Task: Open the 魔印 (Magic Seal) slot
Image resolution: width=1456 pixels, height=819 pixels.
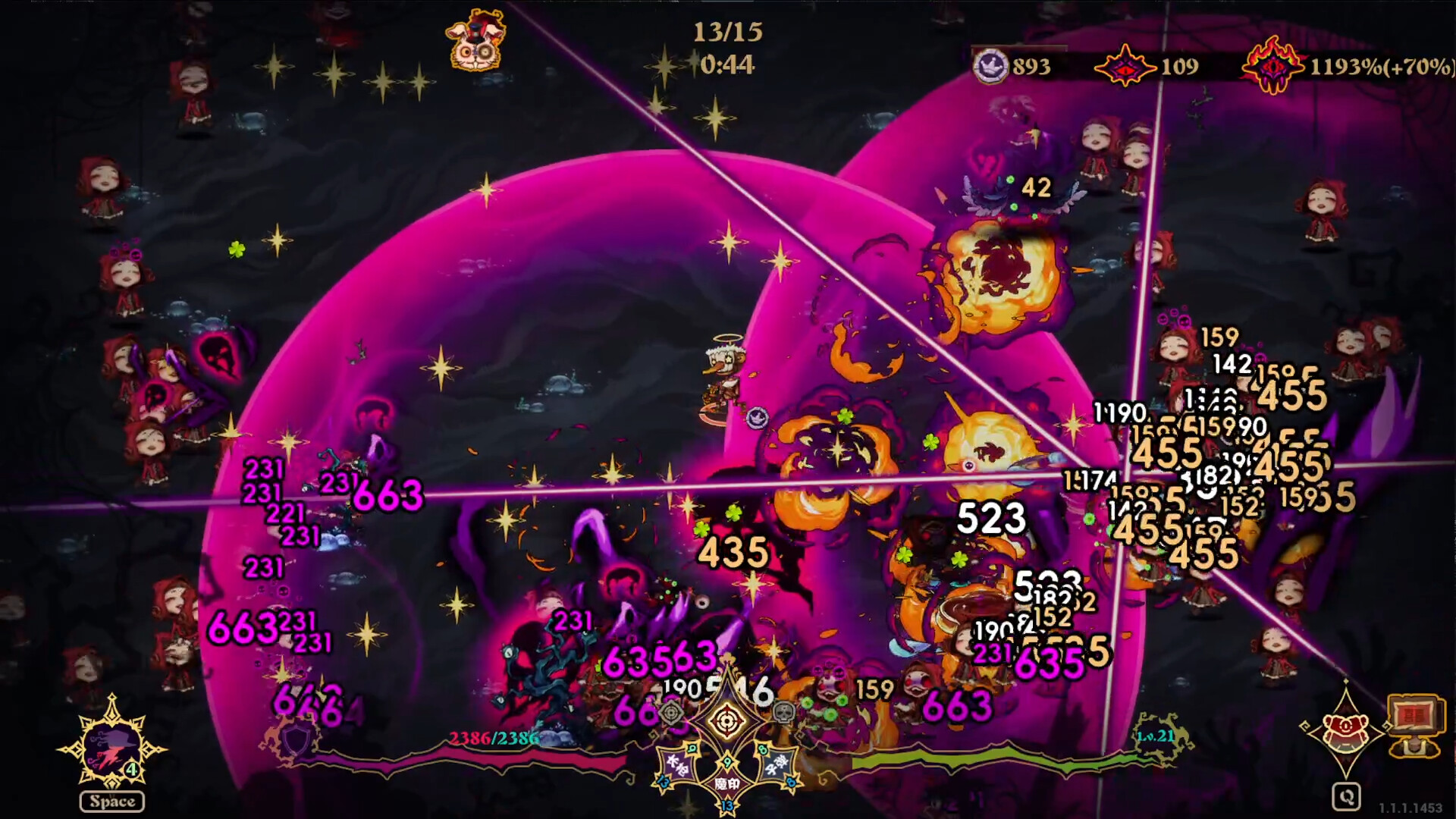Action: 727,783
